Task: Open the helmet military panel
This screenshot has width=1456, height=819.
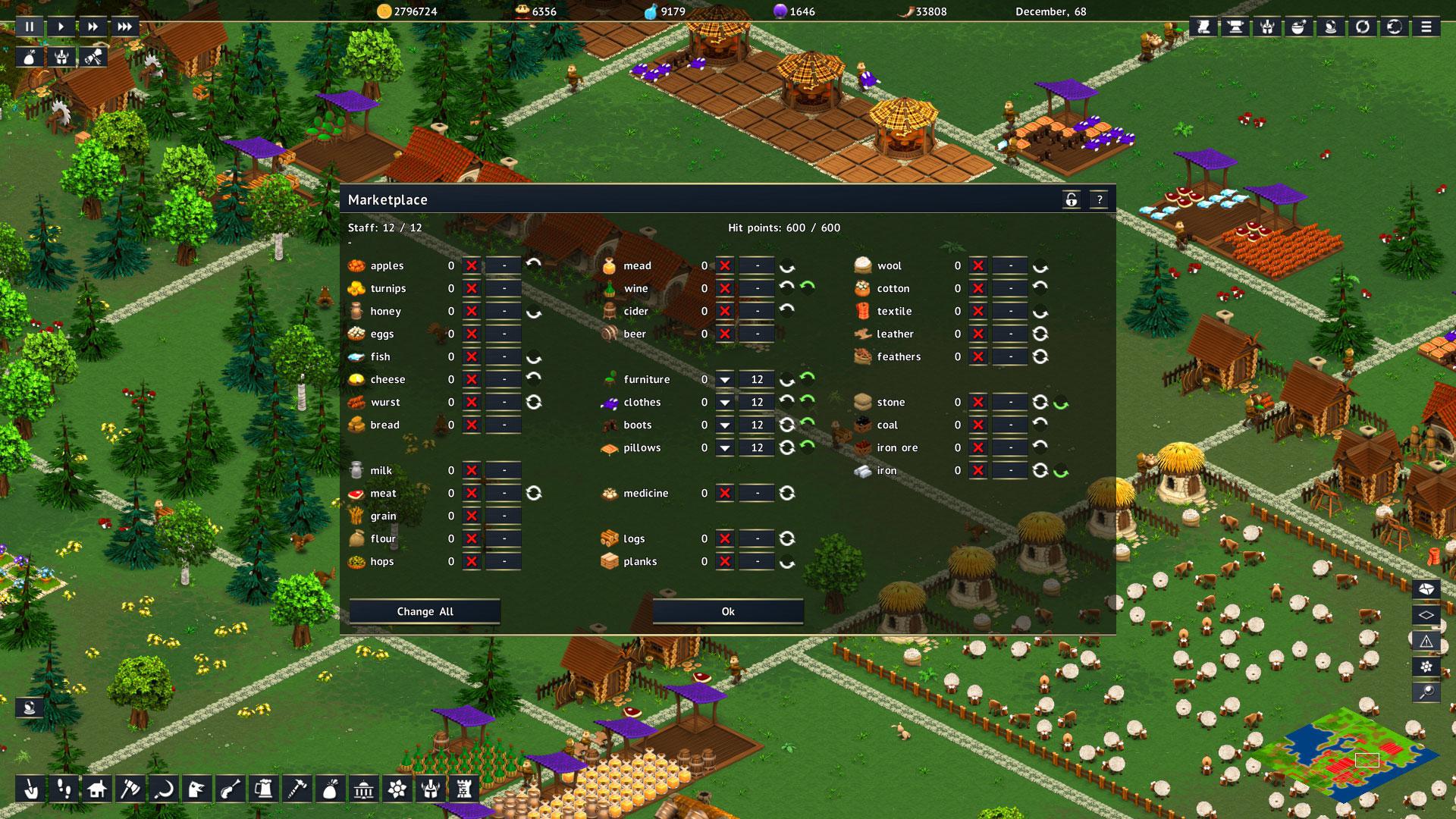Action: coord(1268,27)
